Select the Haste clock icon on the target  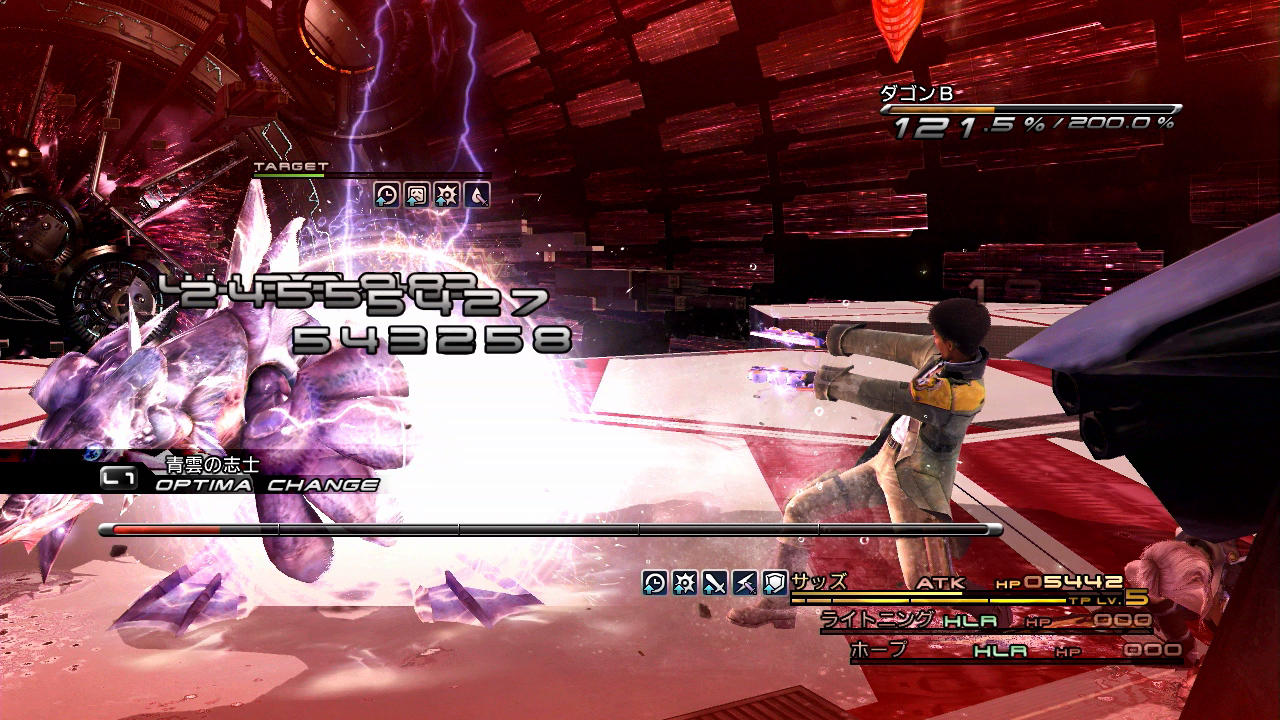[387, 195]
